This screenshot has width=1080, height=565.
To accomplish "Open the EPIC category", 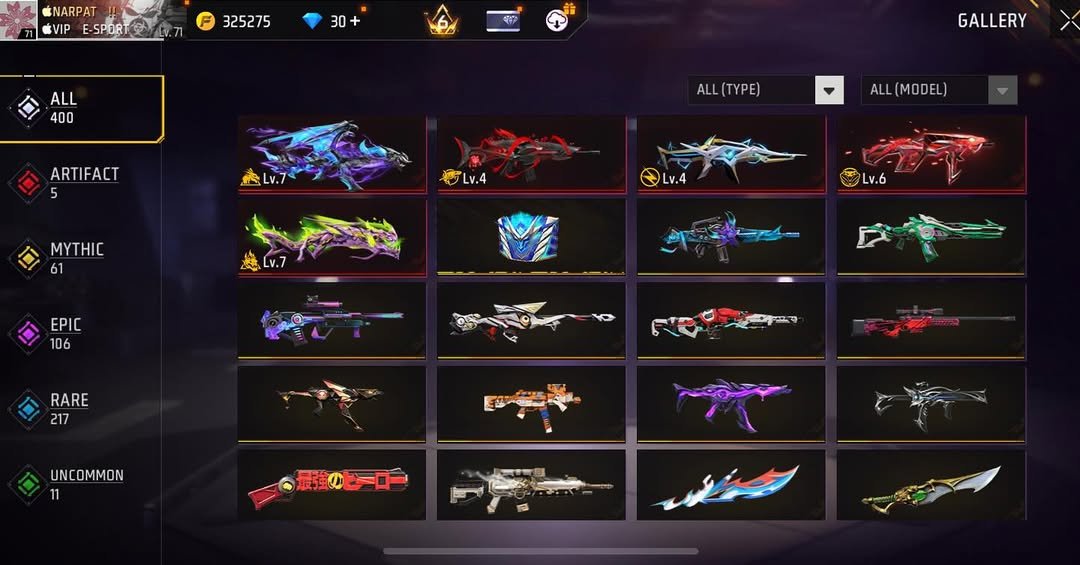I will point(65,333).
